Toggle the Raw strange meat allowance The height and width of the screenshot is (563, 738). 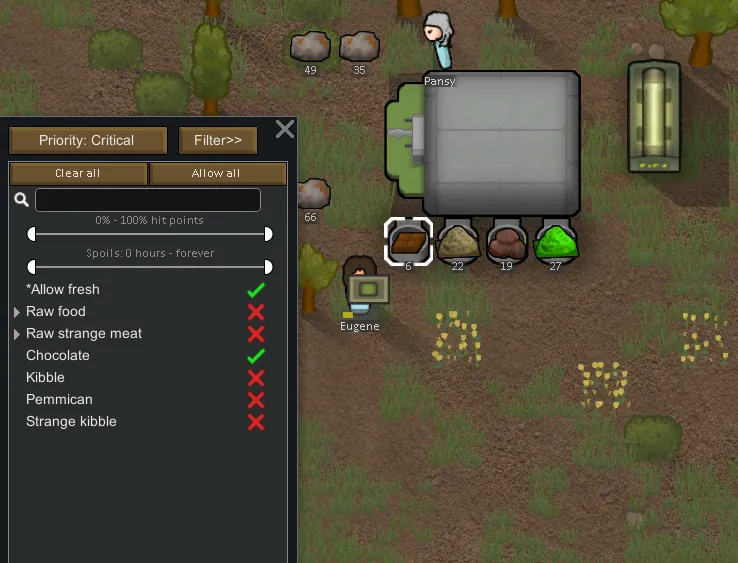click(256, 334)
